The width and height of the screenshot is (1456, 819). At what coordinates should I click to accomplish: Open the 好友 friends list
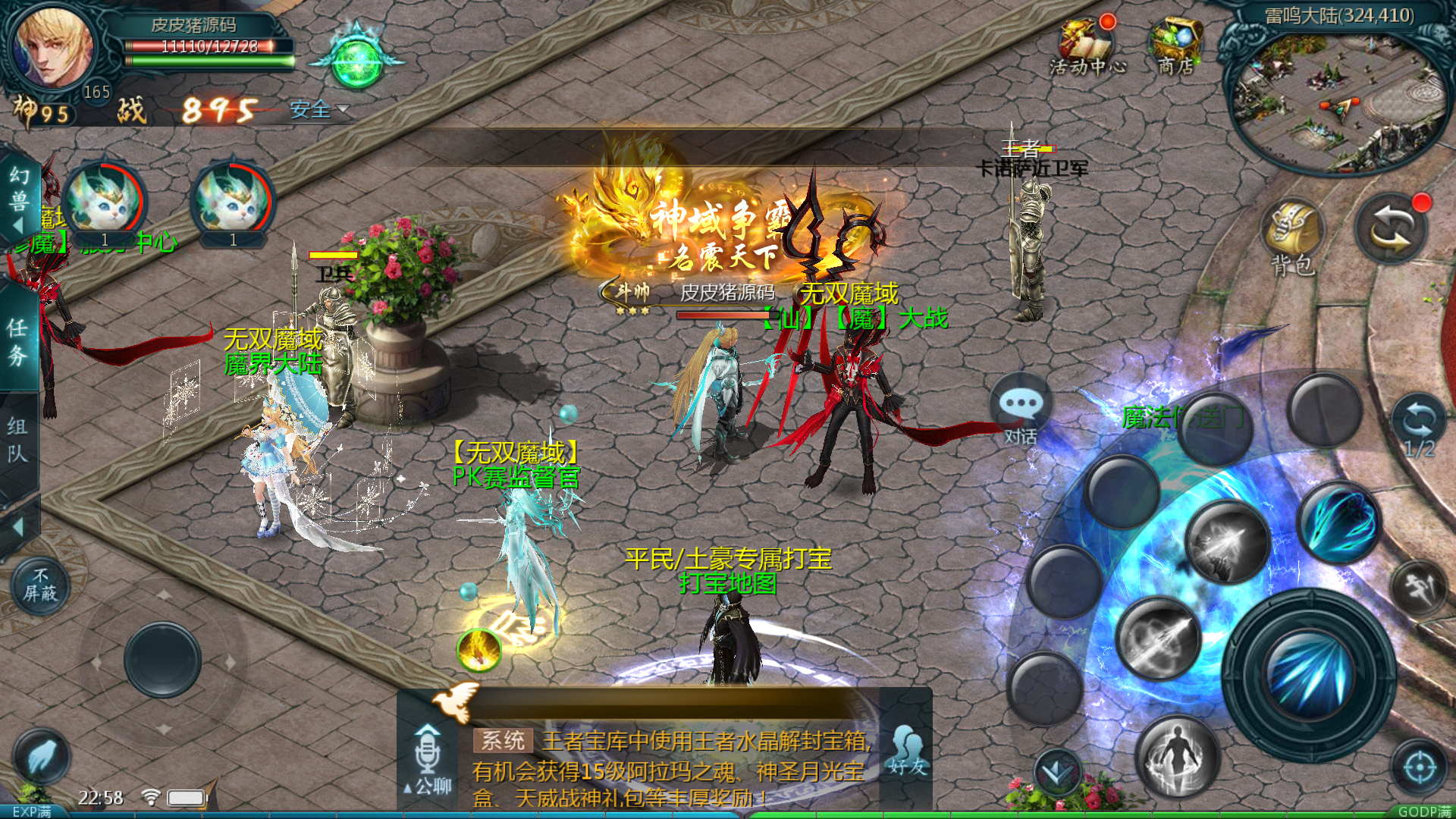tap(907, 749)
